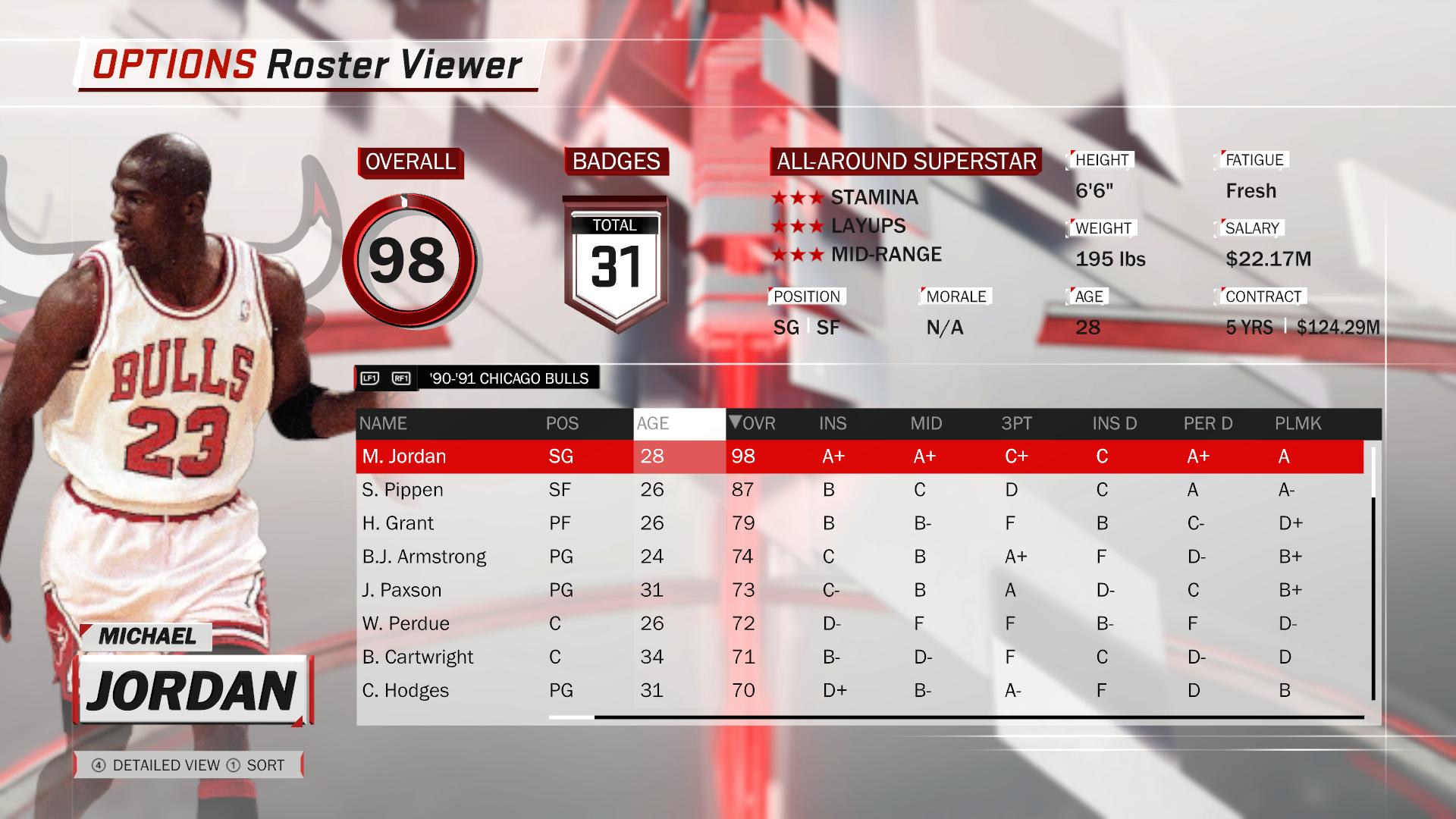Select S. Pippen in the roster list
Screen dimensions: 1456x819
point(403,490)
